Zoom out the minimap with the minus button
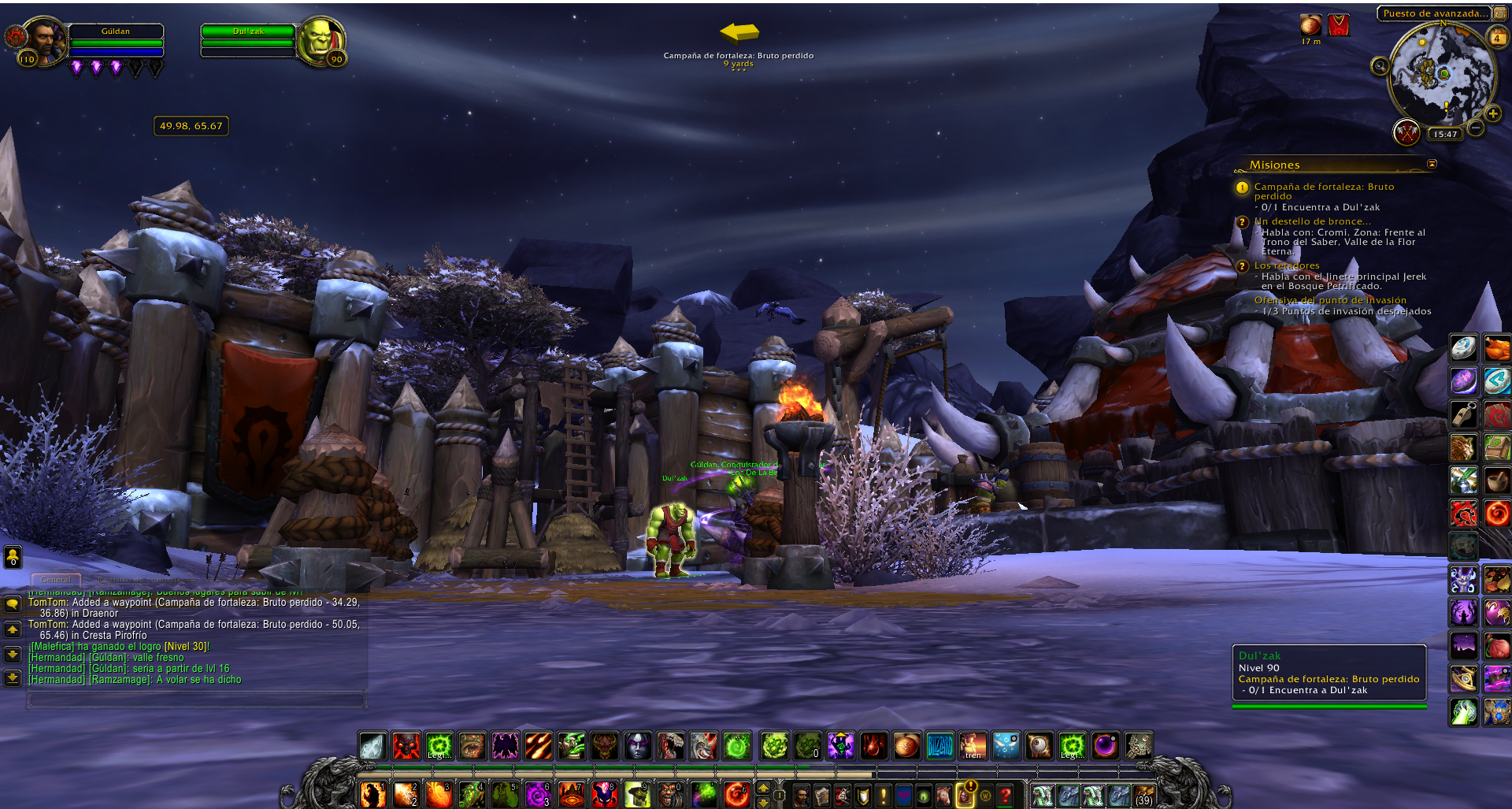The height and width of the screenshot is (809, 1512). pyautogui.click(x=1476, y=128)
